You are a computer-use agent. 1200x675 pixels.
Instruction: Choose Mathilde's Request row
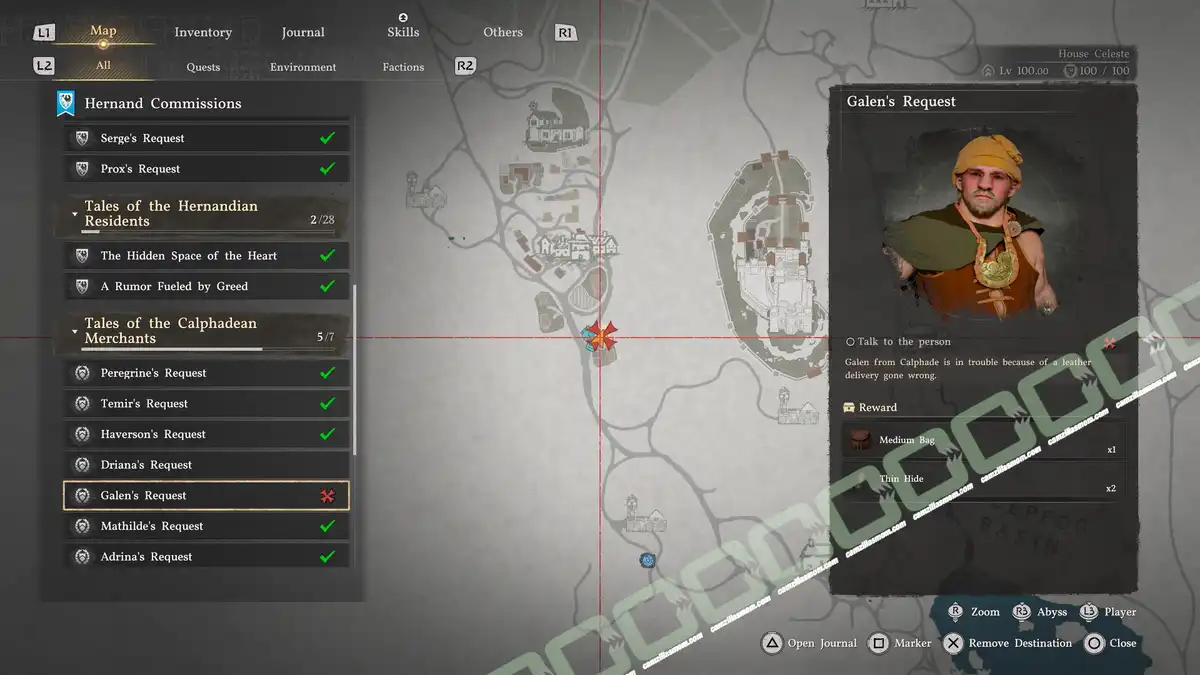point(207,526)
